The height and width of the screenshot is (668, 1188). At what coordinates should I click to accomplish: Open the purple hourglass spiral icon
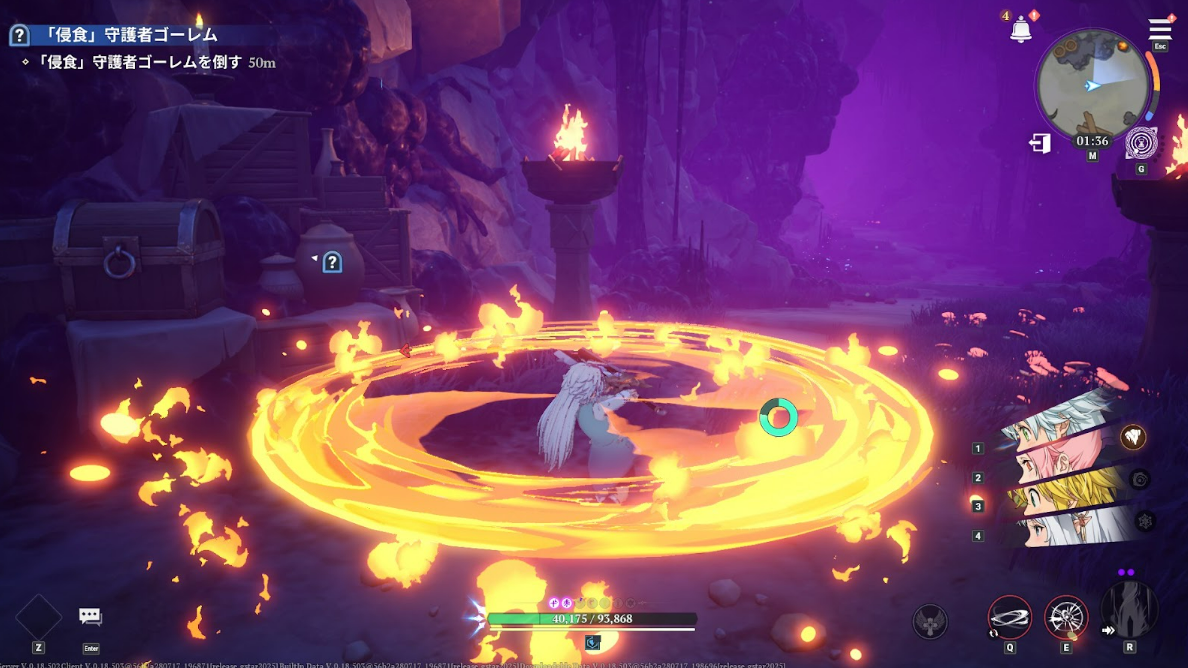[x=1141, y=144]
